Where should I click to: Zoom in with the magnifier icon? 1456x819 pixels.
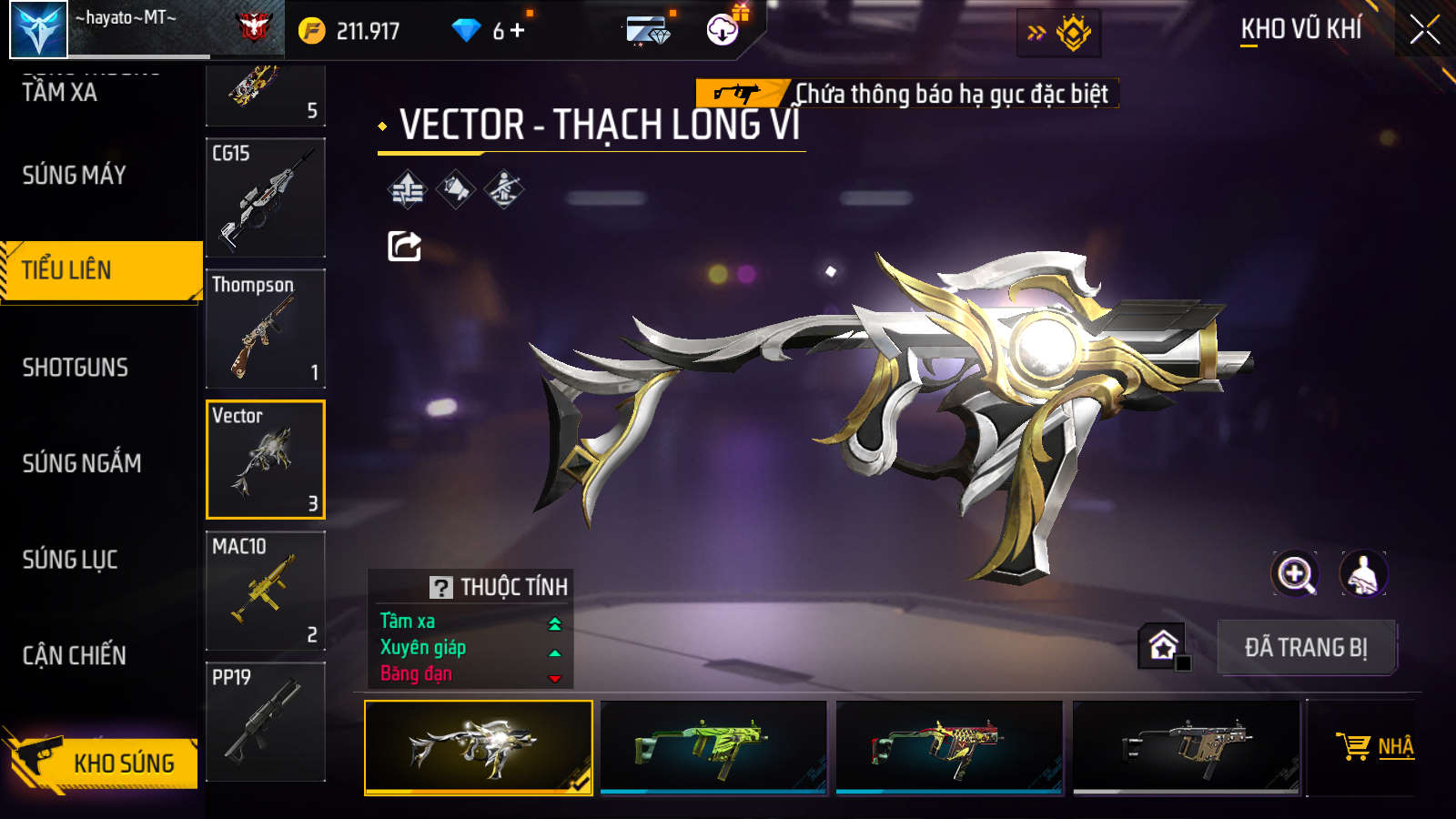(x=1295, y=574)
